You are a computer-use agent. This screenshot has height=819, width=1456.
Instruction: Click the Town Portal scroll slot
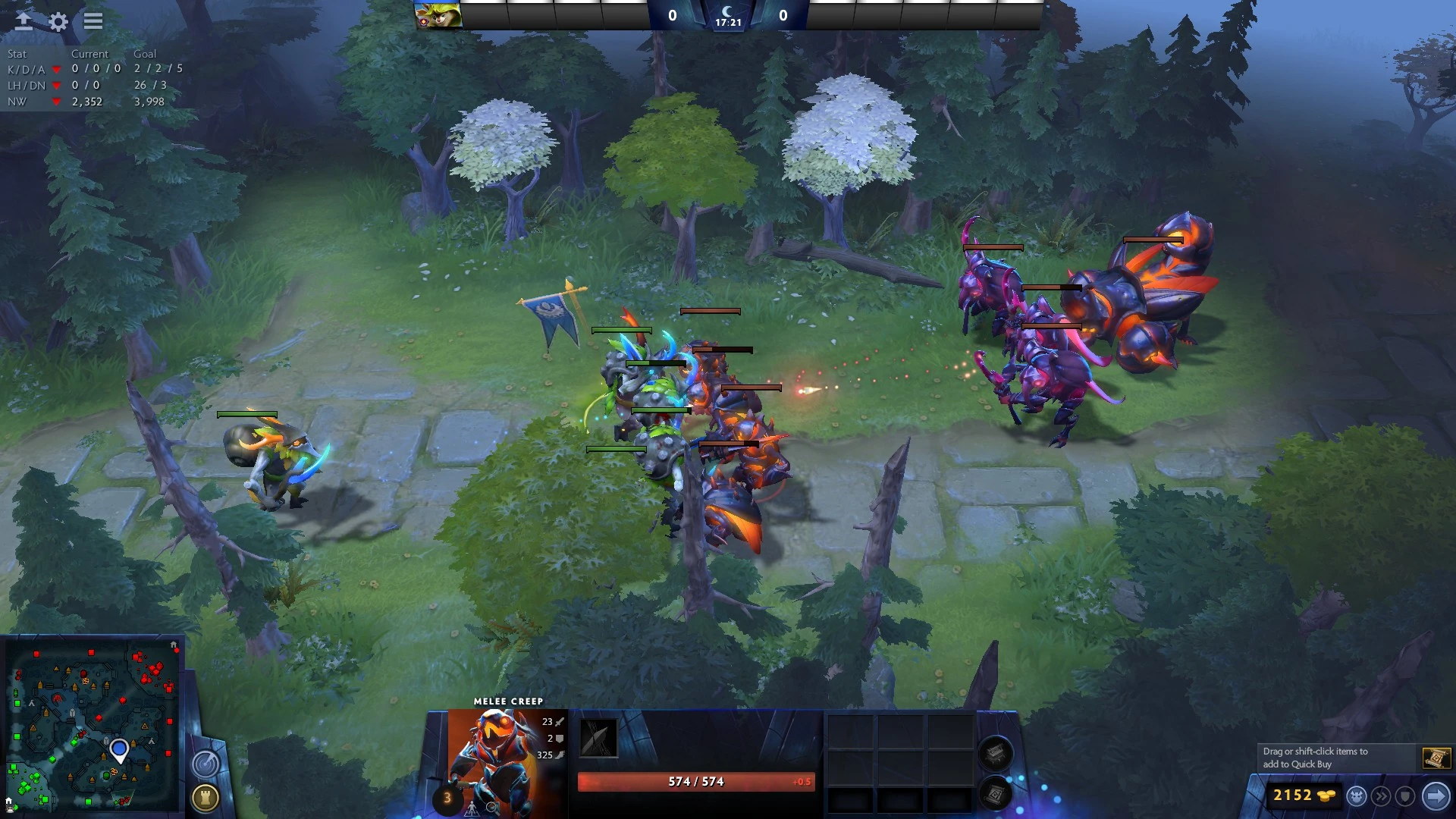click(x=996, y=794)
